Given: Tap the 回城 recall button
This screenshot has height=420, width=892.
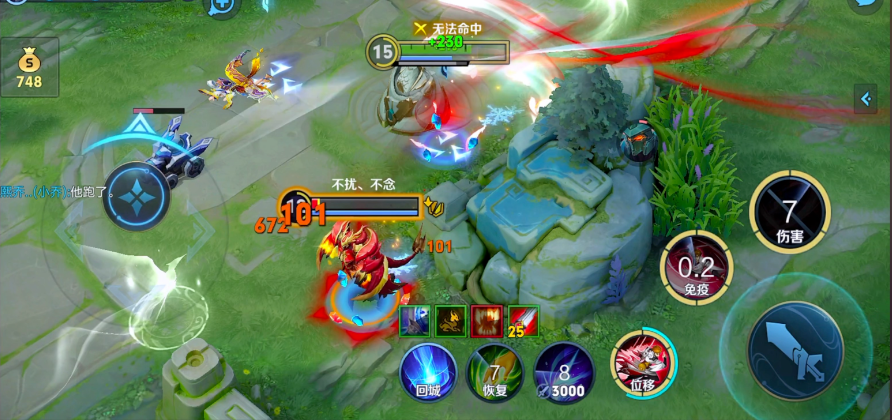Looking at the screenshot, I should [x=428, y=372].
